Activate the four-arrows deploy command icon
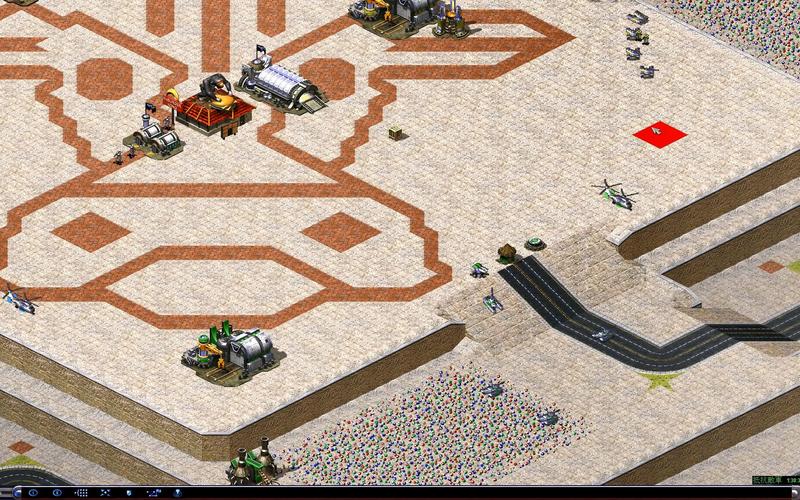 point(105,493)
